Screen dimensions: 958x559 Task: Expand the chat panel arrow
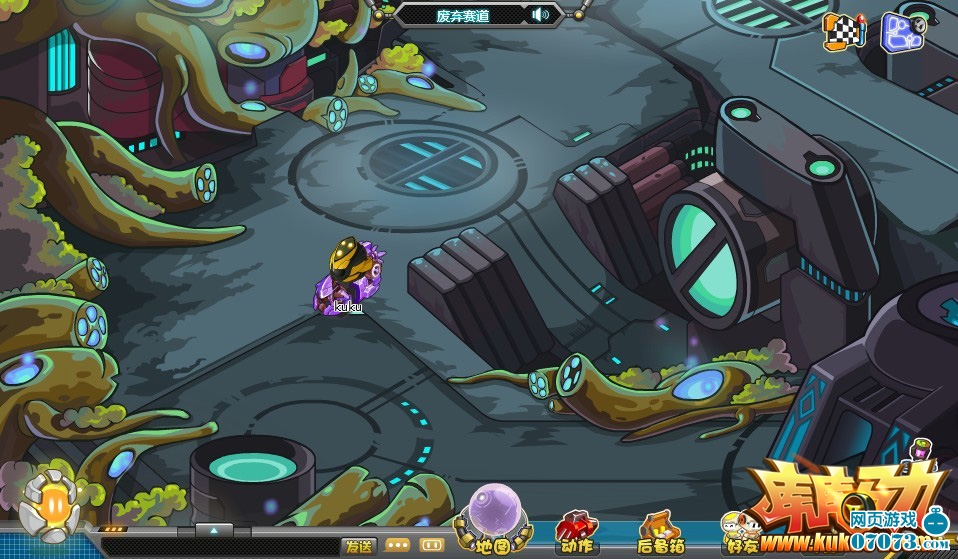pos(214,529)
